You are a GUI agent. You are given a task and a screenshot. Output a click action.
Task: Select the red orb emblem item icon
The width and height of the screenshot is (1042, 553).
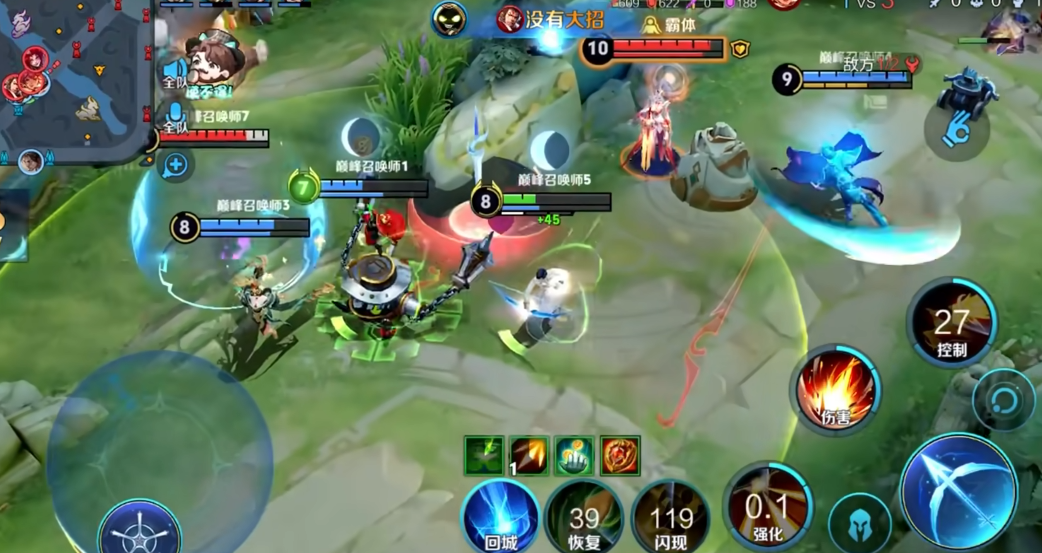pos(620,456)
